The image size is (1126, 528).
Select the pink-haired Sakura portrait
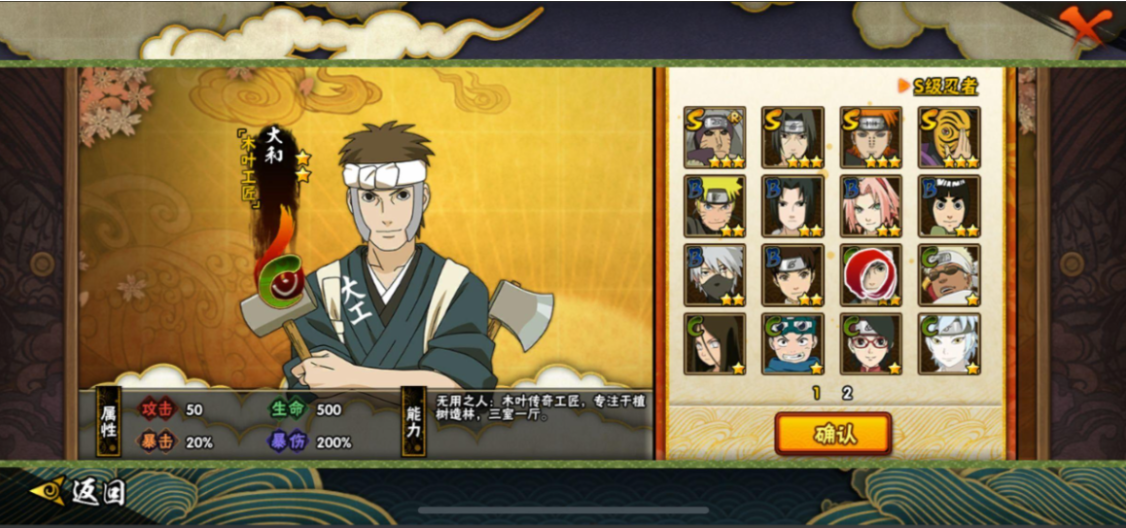pos(871,206)
